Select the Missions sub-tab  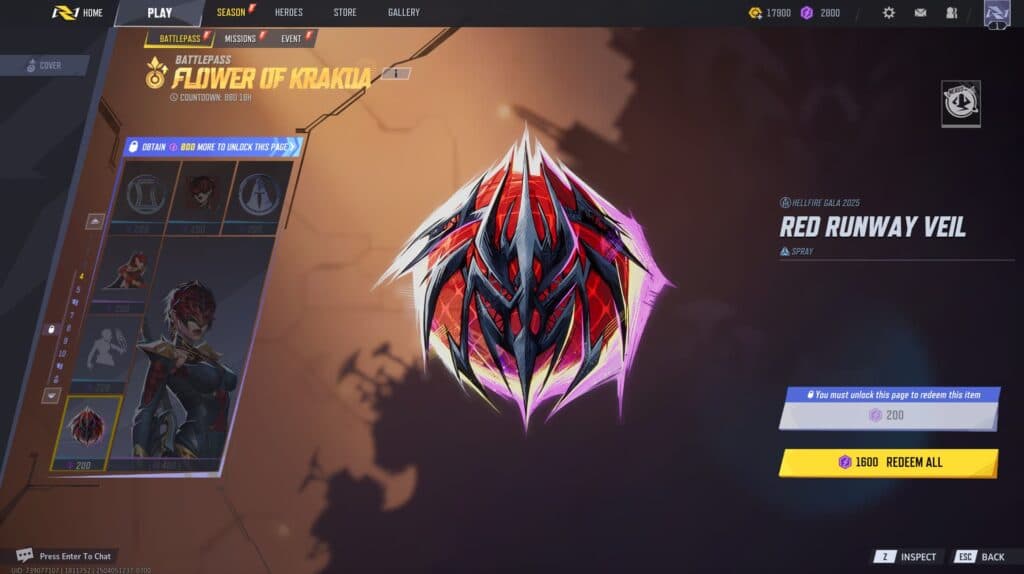[x=240, y=39]
